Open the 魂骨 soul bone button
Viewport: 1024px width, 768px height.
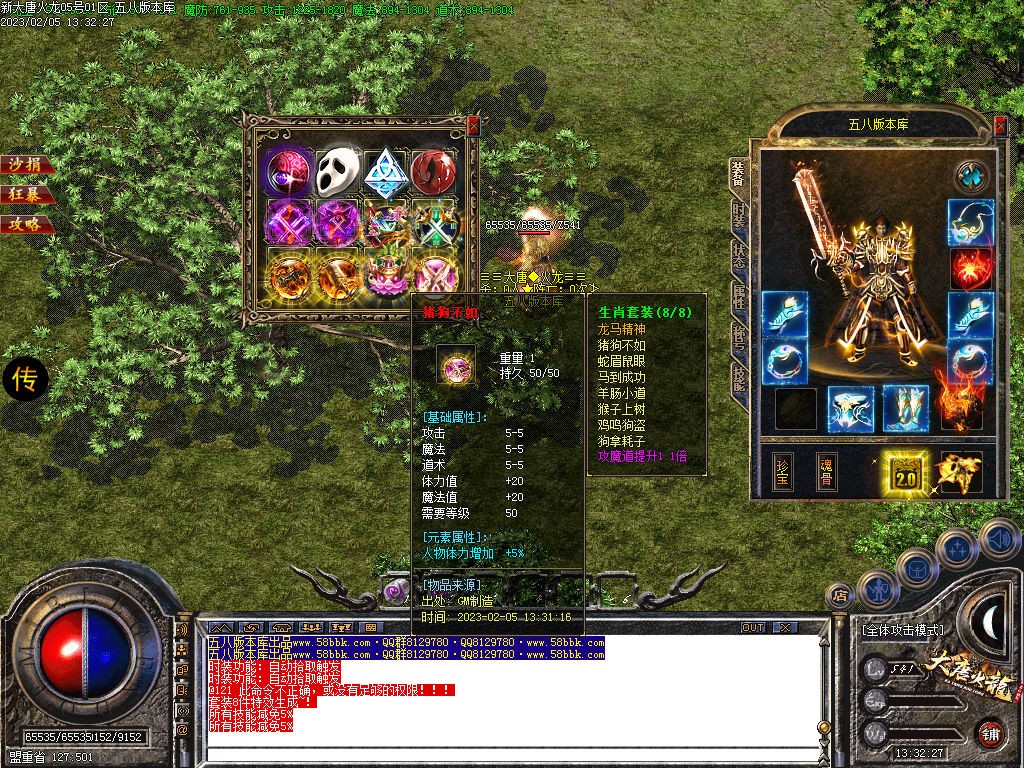[x=827, y=472]
